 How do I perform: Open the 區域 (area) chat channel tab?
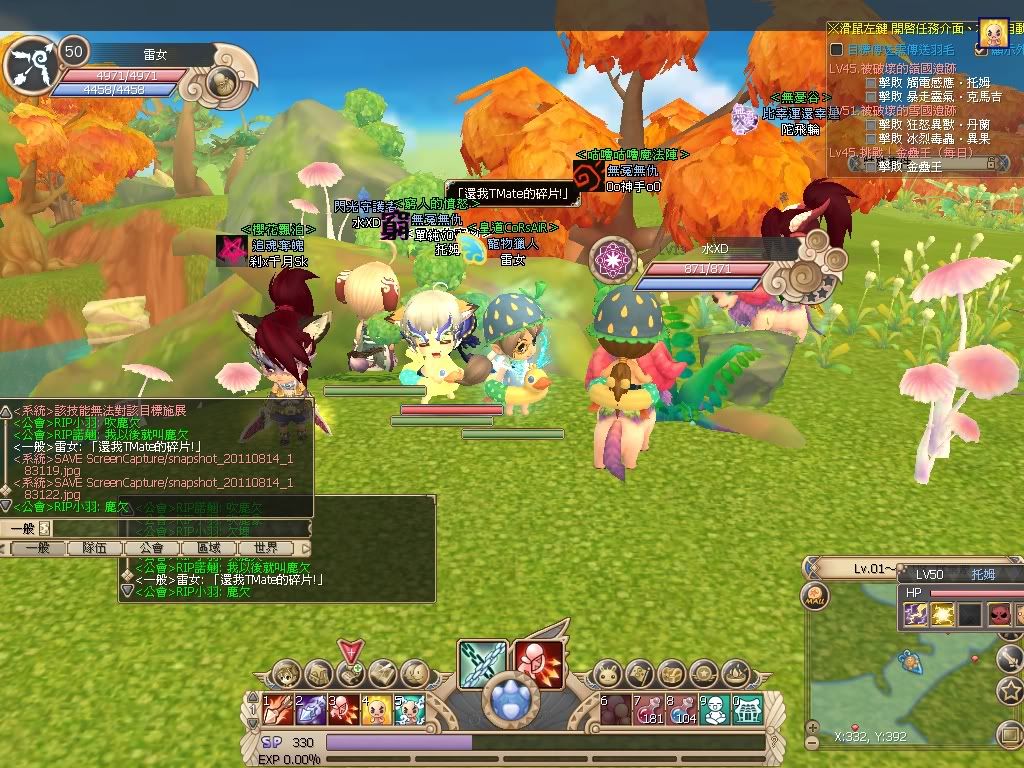coord(208,548)
